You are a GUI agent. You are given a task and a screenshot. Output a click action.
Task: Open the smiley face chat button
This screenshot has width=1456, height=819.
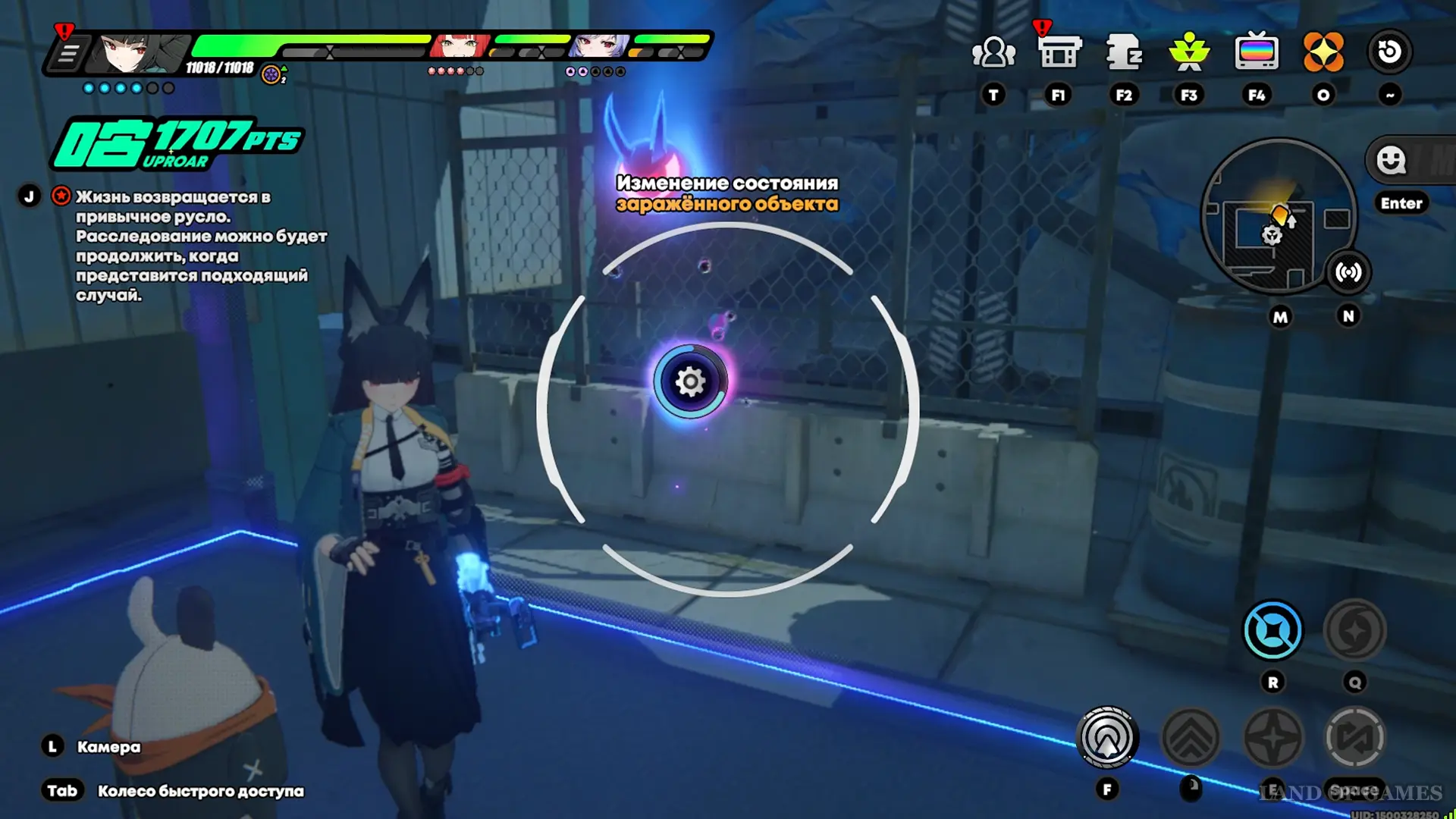1391,160
